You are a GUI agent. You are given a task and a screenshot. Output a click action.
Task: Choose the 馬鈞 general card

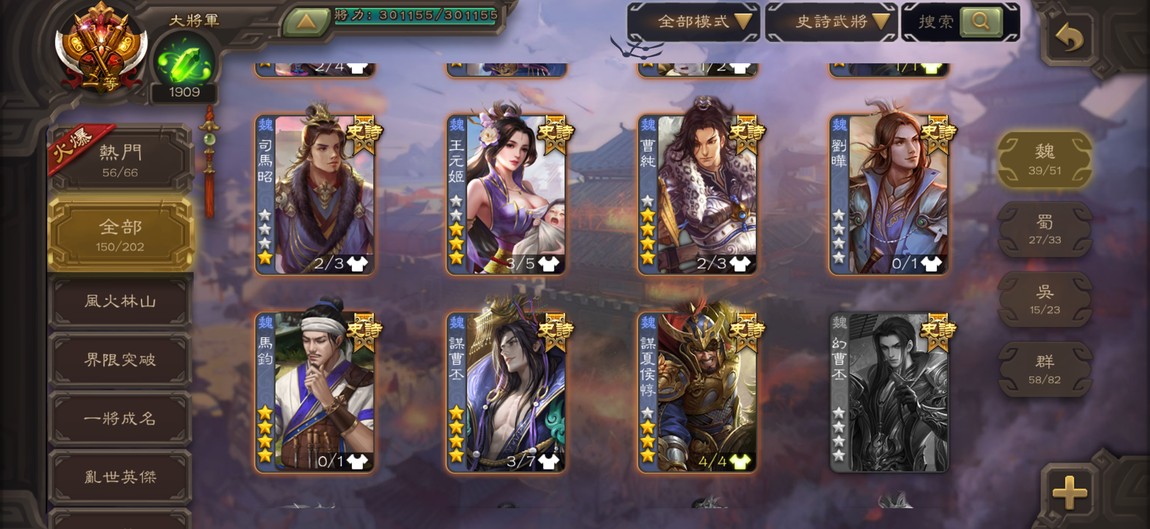tap(315, 392)
